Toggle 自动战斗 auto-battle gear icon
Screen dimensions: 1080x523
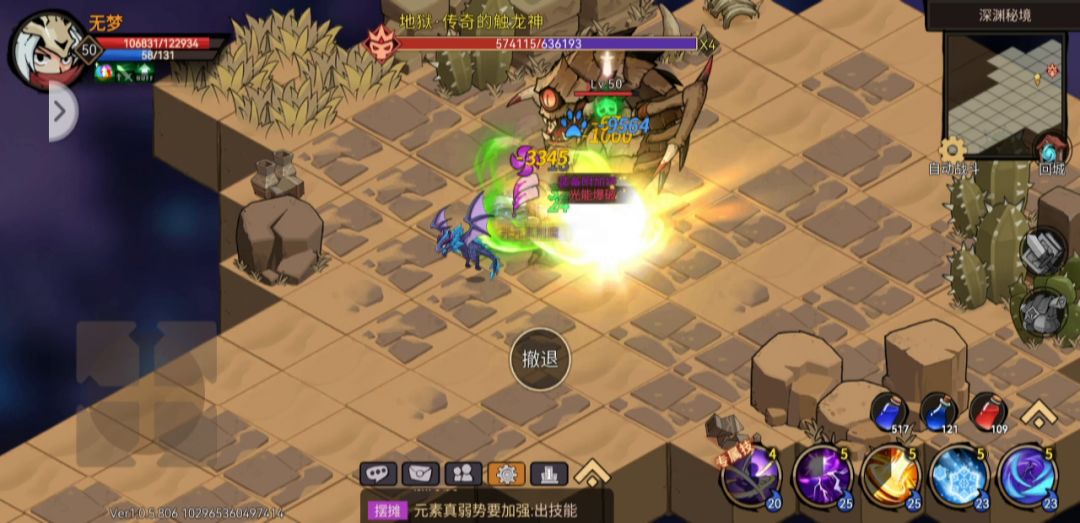(952, 152)
